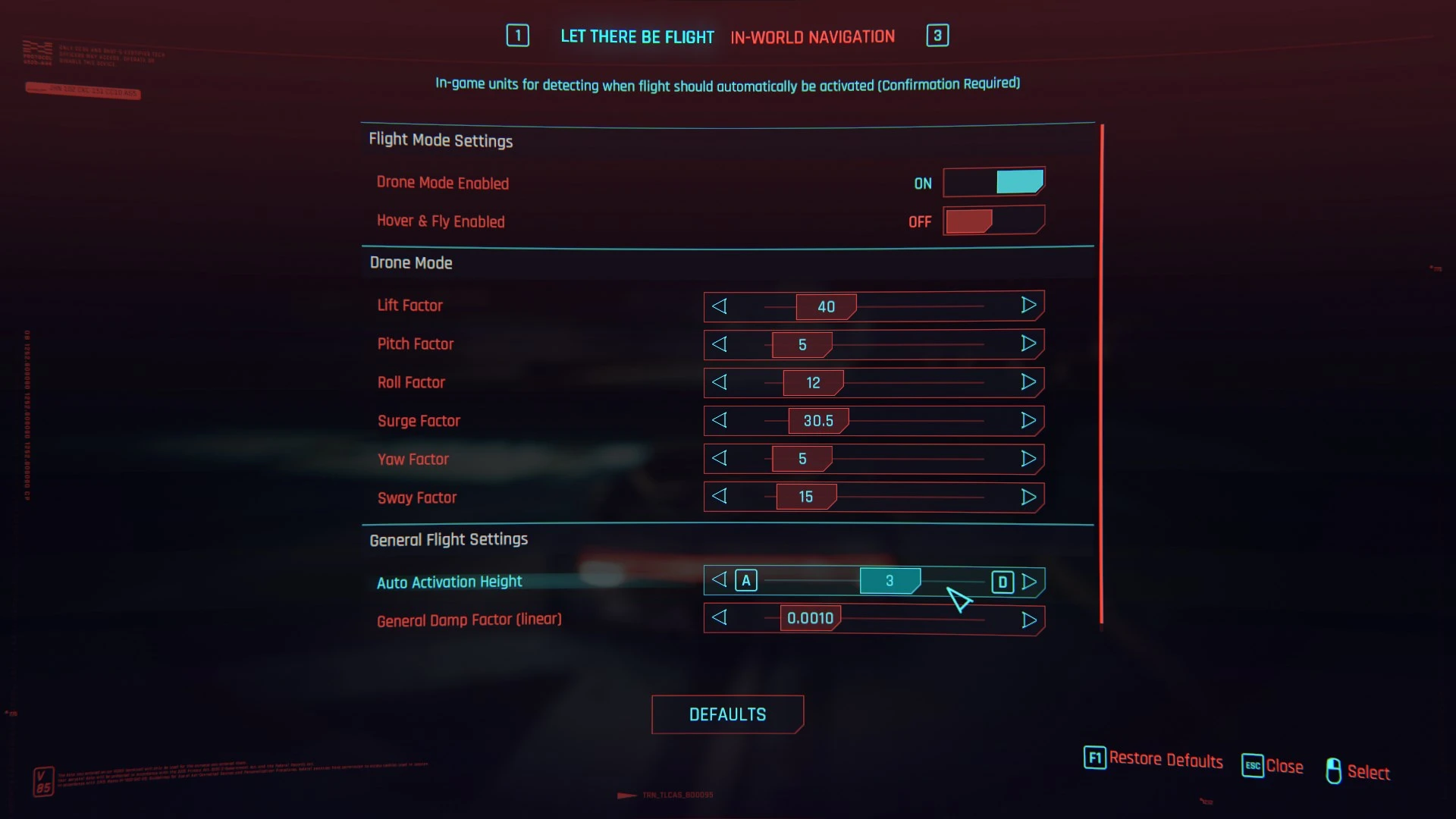Click the mouse Select icon bottom right
1456x819 pixels.
click(x=1335, y=770)
